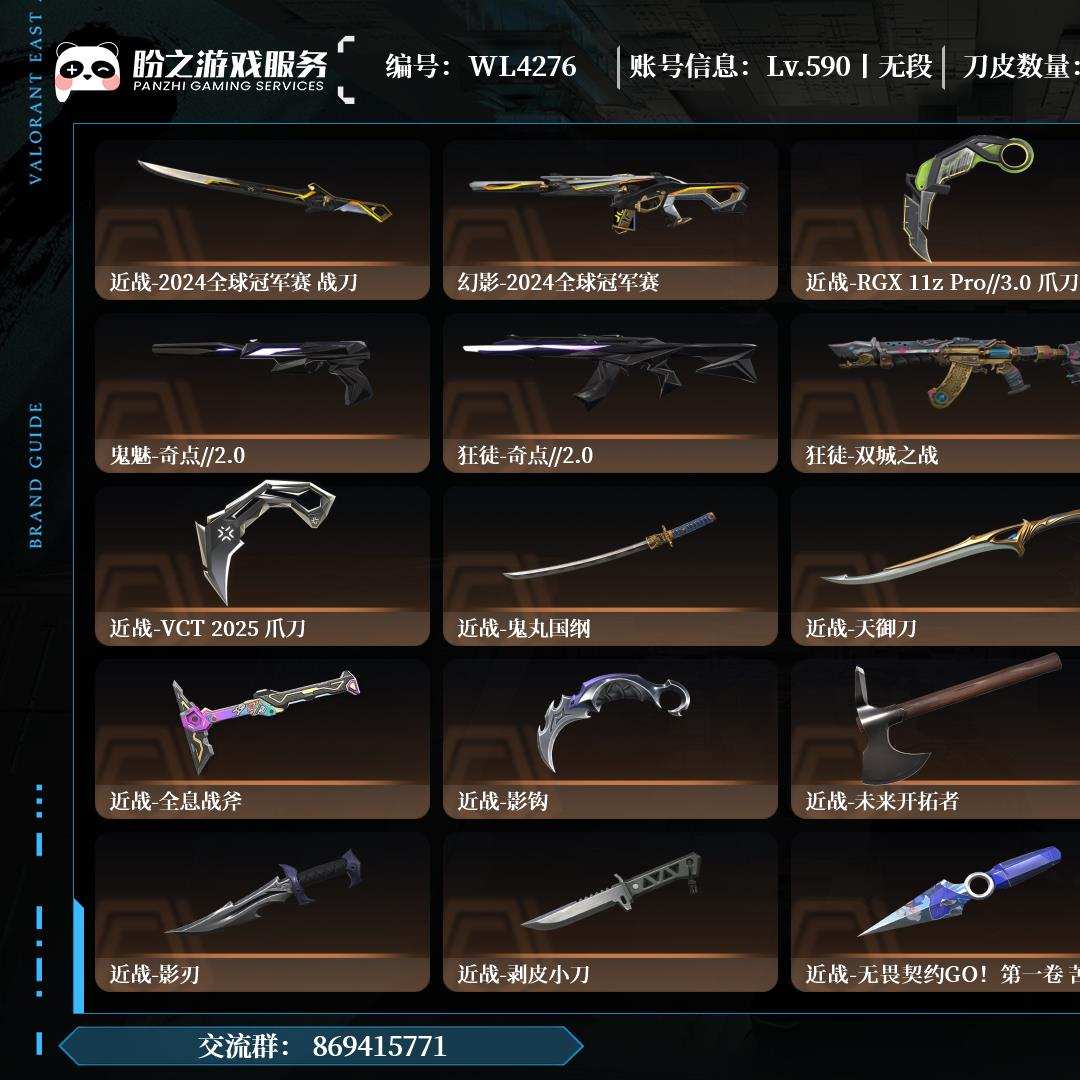Select the 2024 全球冠军赛 战刀 melee skin card
The height and width of the screenshot is (1080, 1080).
coord(262,220)
